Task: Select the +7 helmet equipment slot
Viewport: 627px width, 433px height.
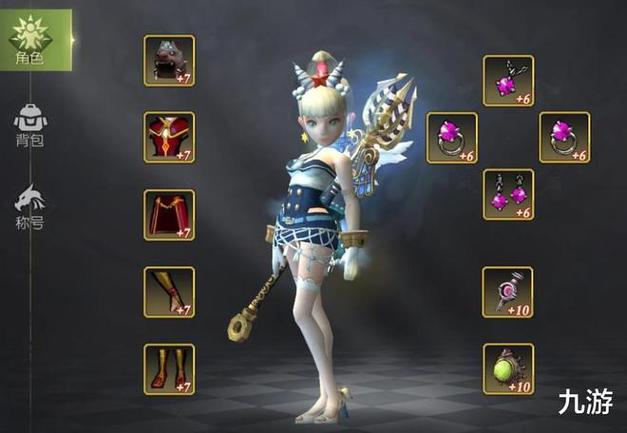Action: pyautogui.click(x=169, y=60)
